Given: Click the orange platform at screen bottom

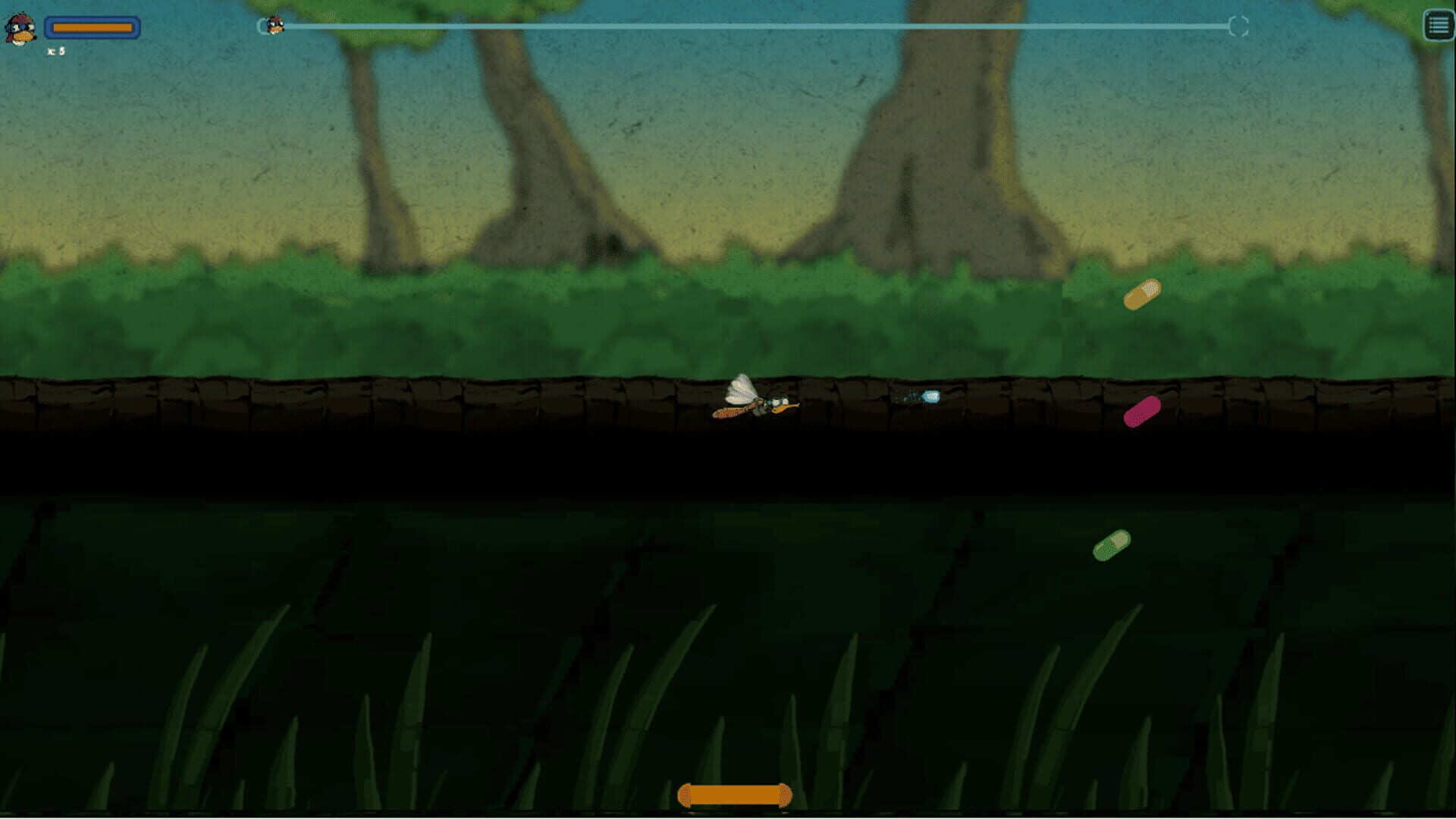Looking at the screenshot, I should (732, 794).
